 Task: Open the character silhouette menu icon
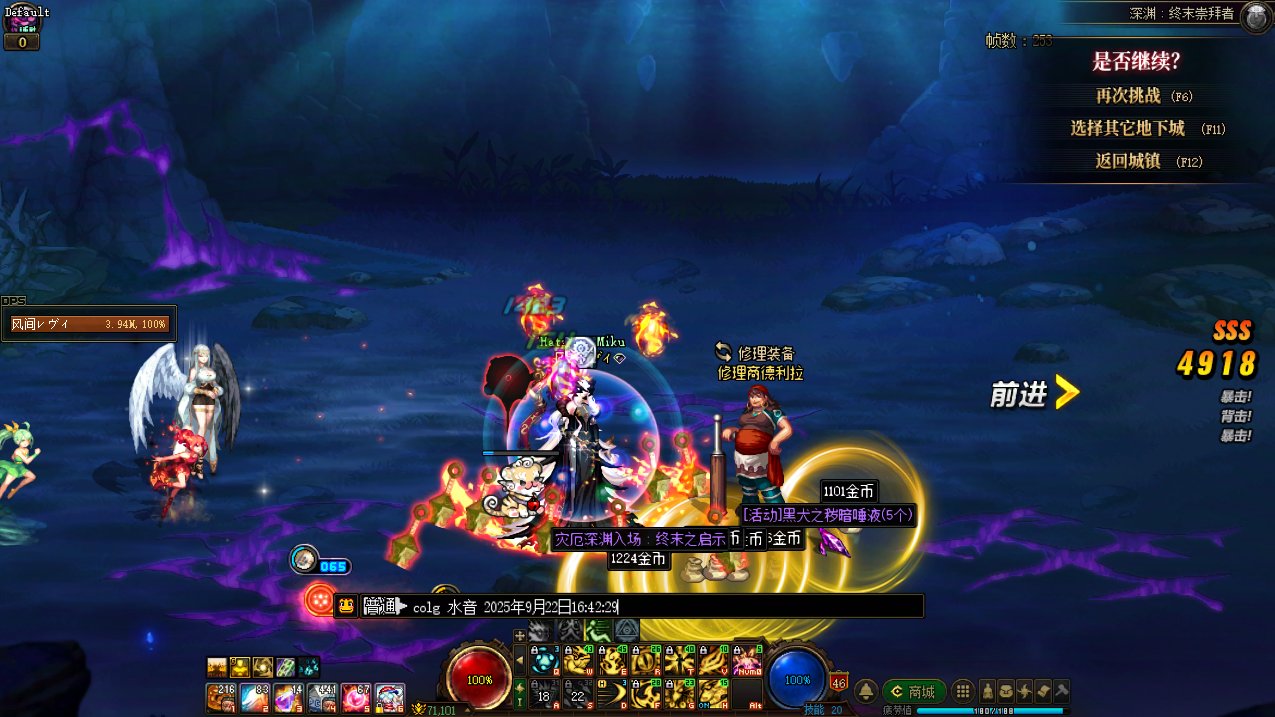[x=988, y=691]
